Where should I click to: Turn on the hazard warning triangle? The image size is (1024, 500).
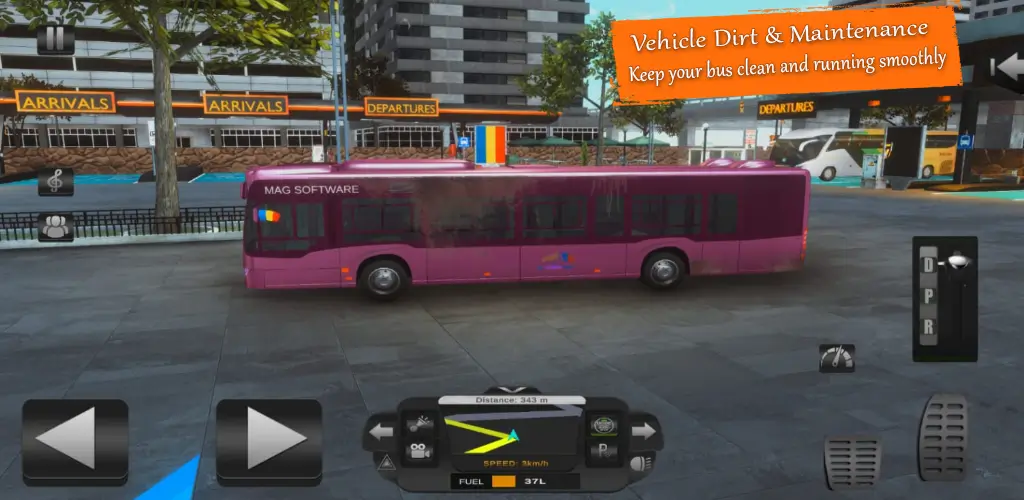385,462
